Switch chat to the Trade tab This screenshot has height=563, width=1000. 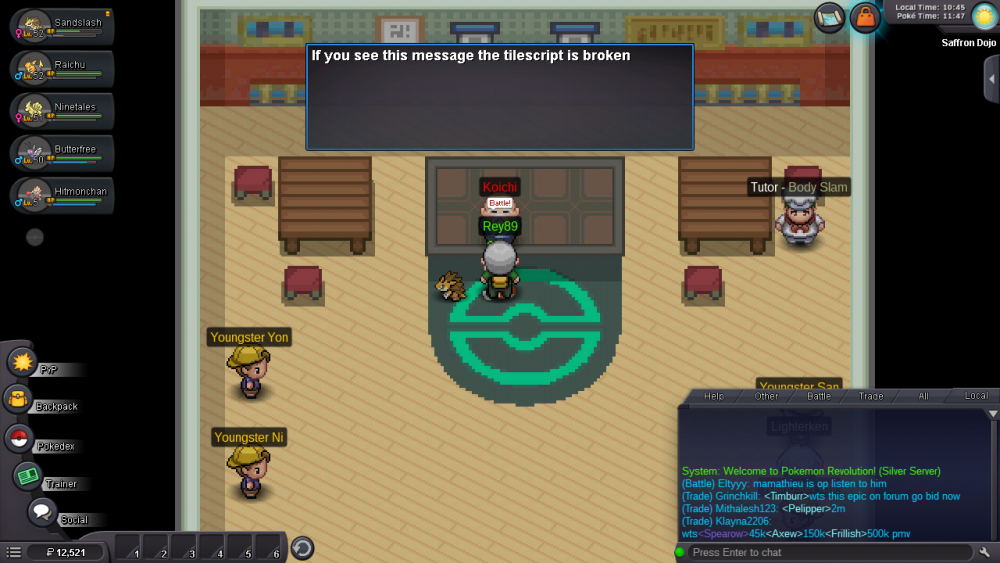coord(871,396)
